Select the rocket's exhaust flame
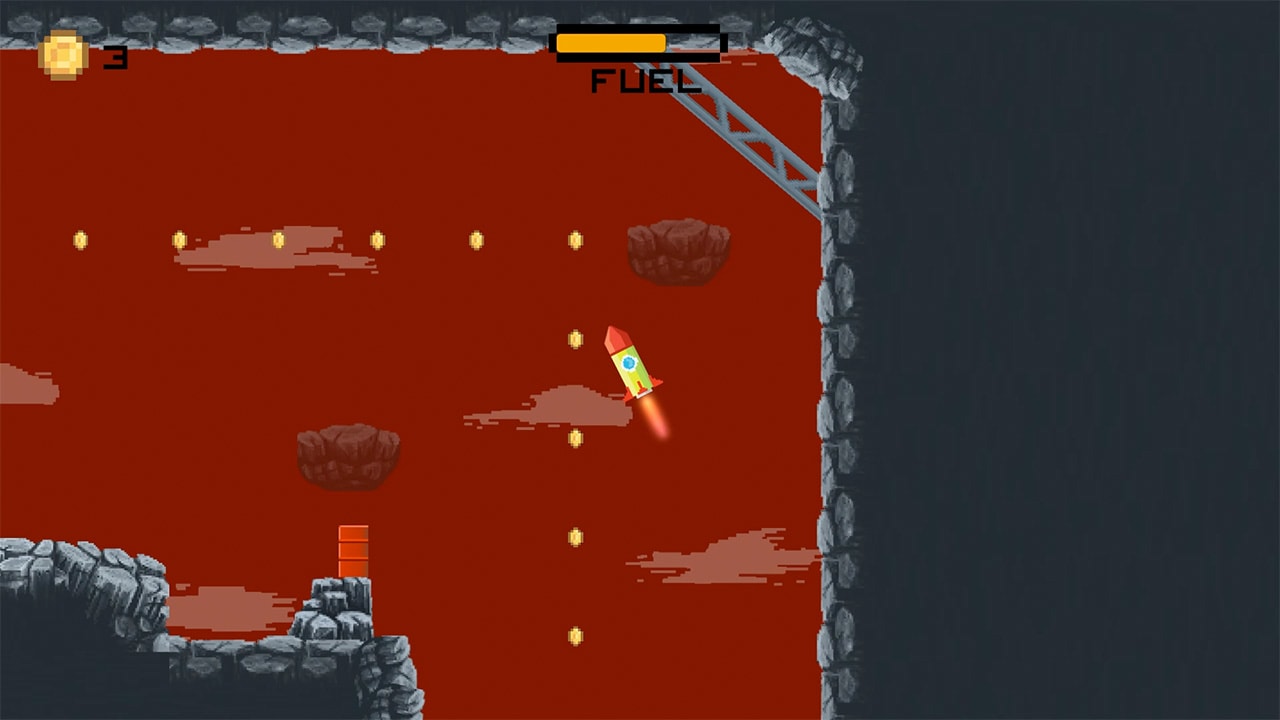Screen dimensions: 1280x720 [652, 415]
